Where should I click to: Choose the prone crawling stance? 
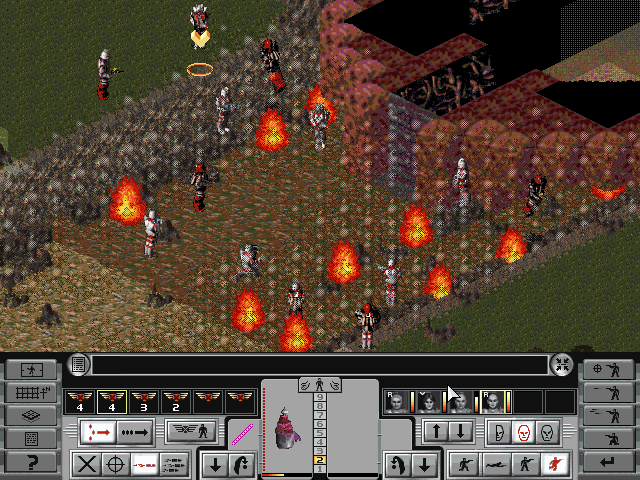[492, 464]
